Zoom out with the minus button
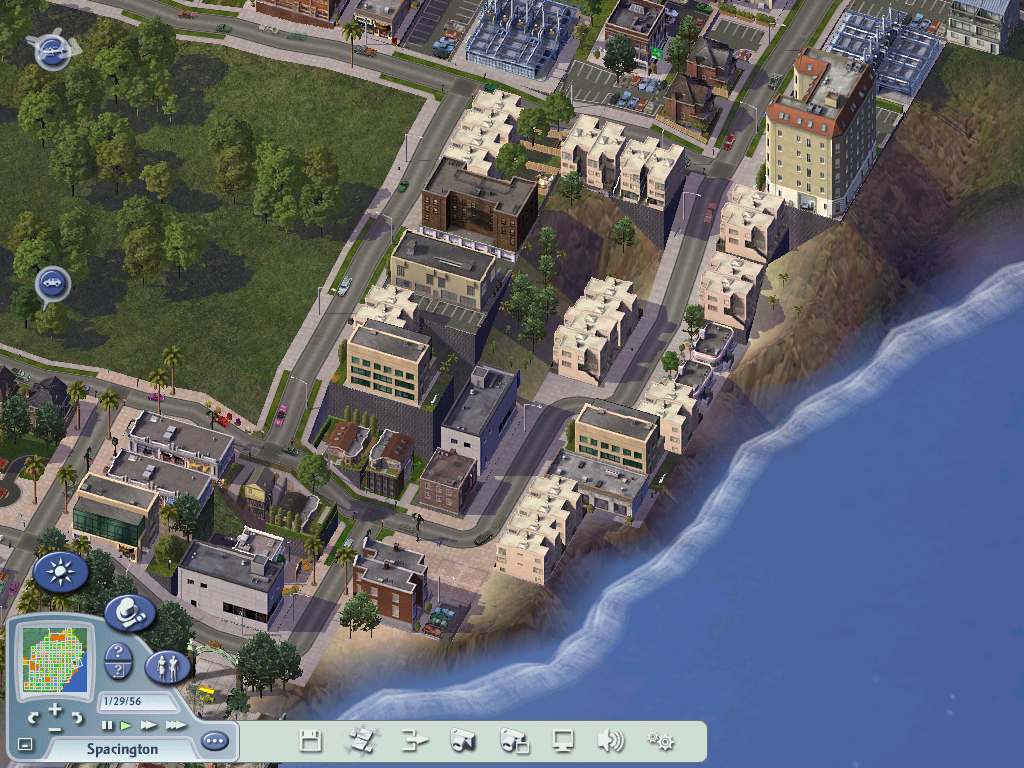Viewport: 1024px width, 768px height. (x=55, y=729)
